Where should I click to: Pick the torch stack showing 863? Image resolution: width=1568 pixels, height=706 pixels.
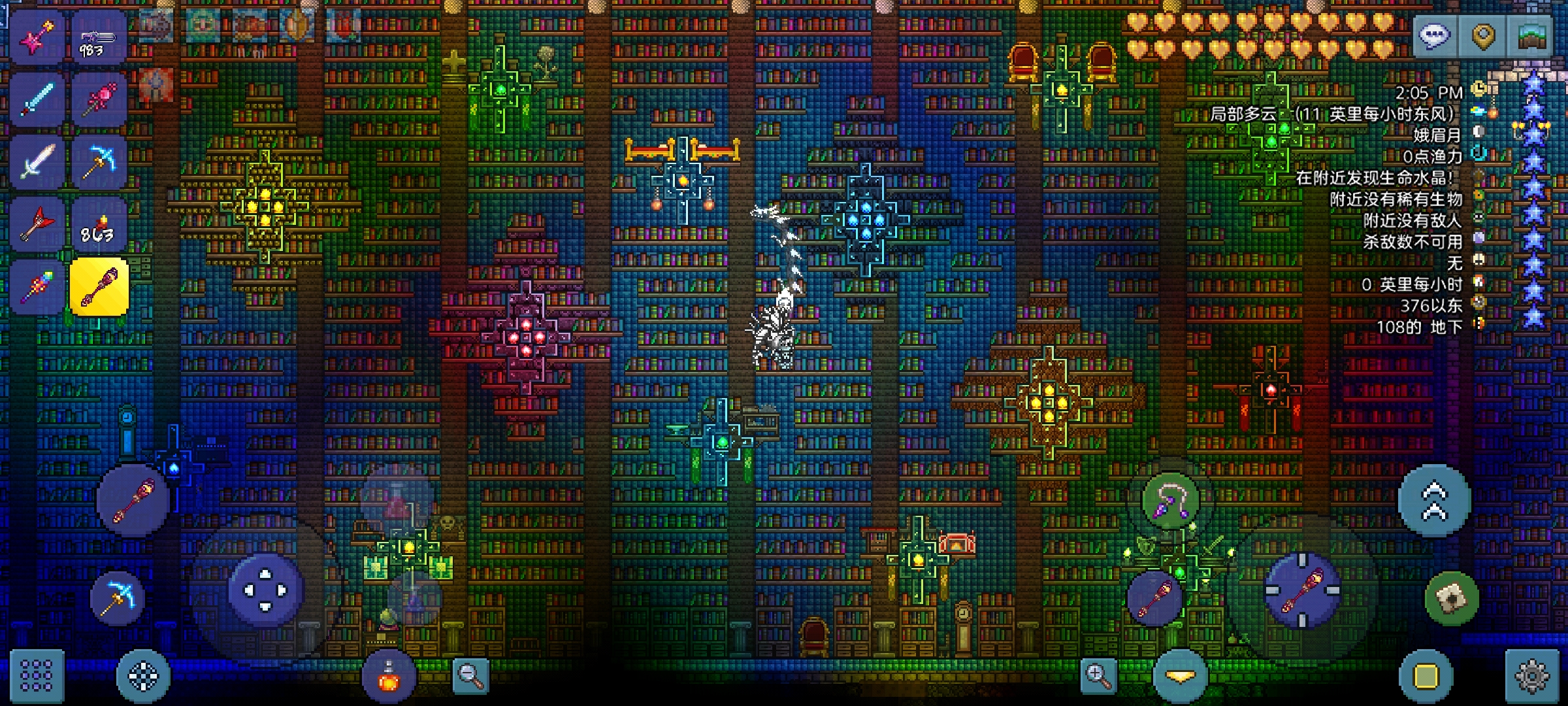98,224
